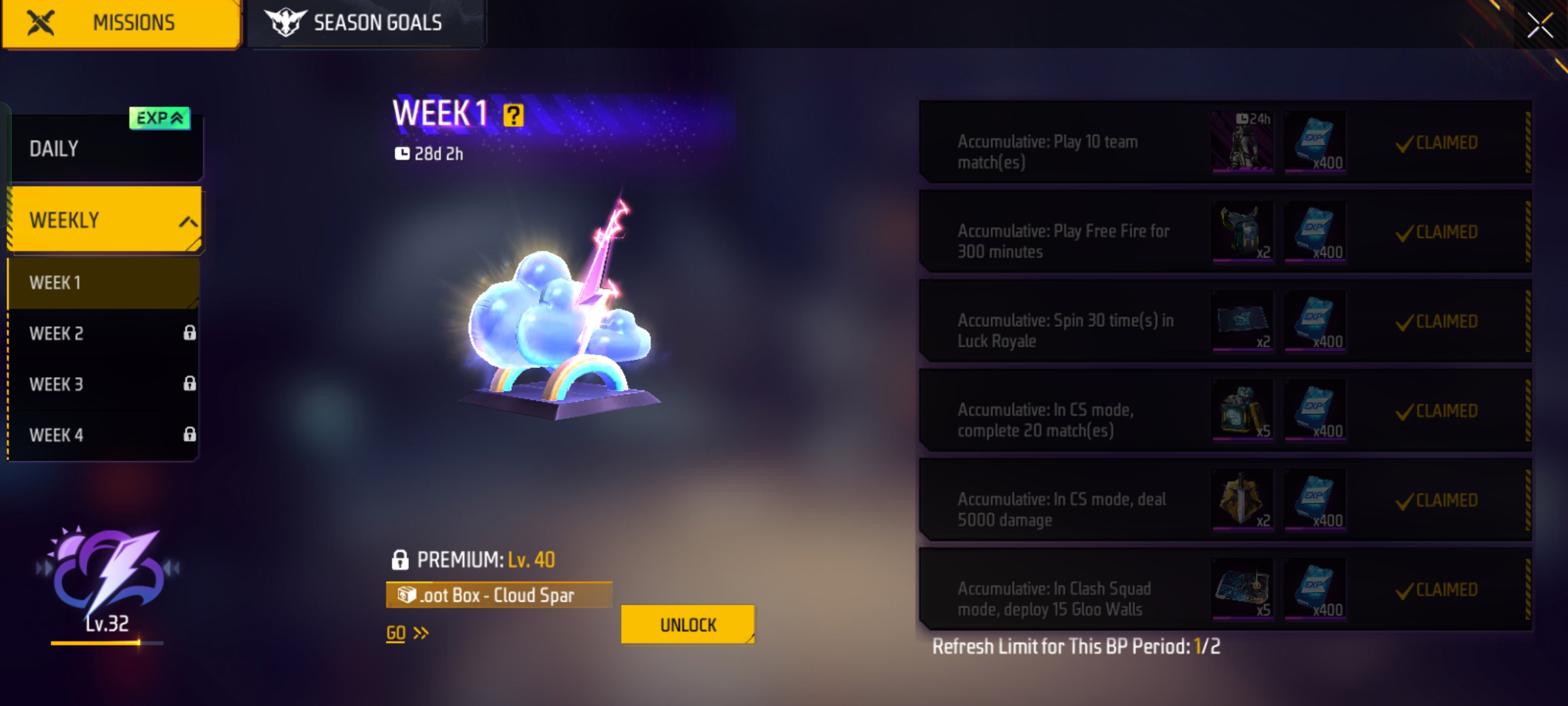Inspect the 24h character reward for team matches
Screen dimensions: 1568x706
pyautogui.click(x=1242, y=142)
